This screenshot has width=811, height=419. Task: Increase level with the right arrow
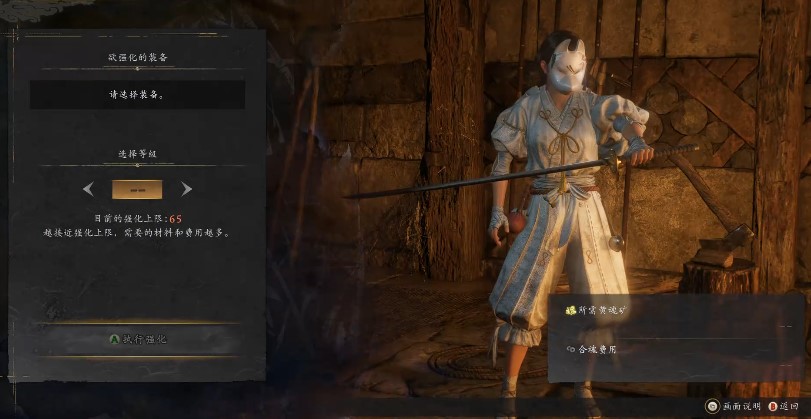[x=186, y=189]
